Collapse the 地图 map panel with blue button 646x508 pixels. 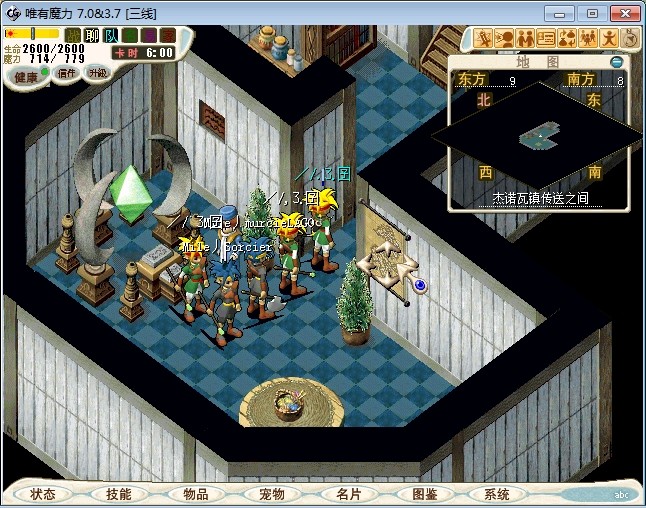click(x=616, y=62)
